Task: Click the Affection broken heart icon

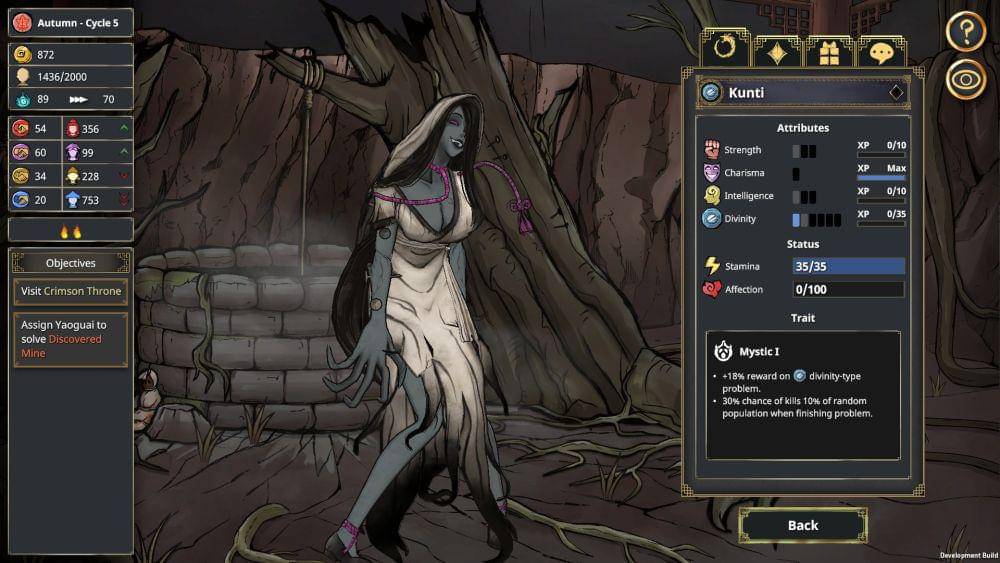Action: click(x=712, y=290)
